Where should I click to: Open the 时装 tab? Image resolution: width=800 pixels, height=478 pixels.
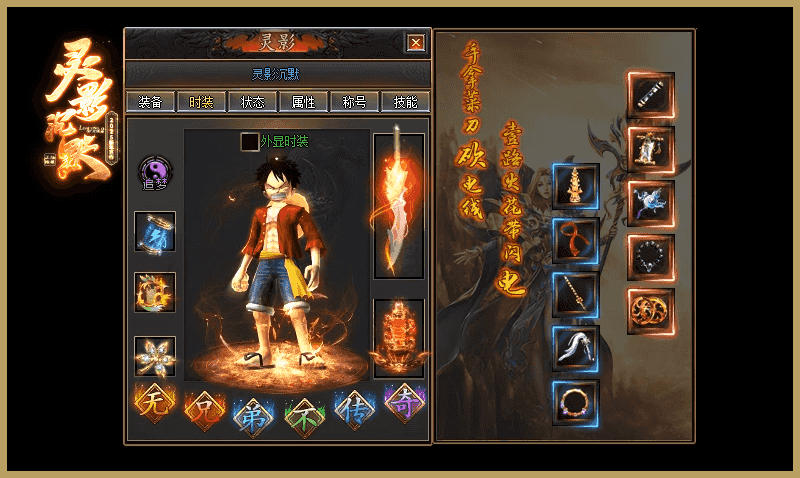[201, 102]
